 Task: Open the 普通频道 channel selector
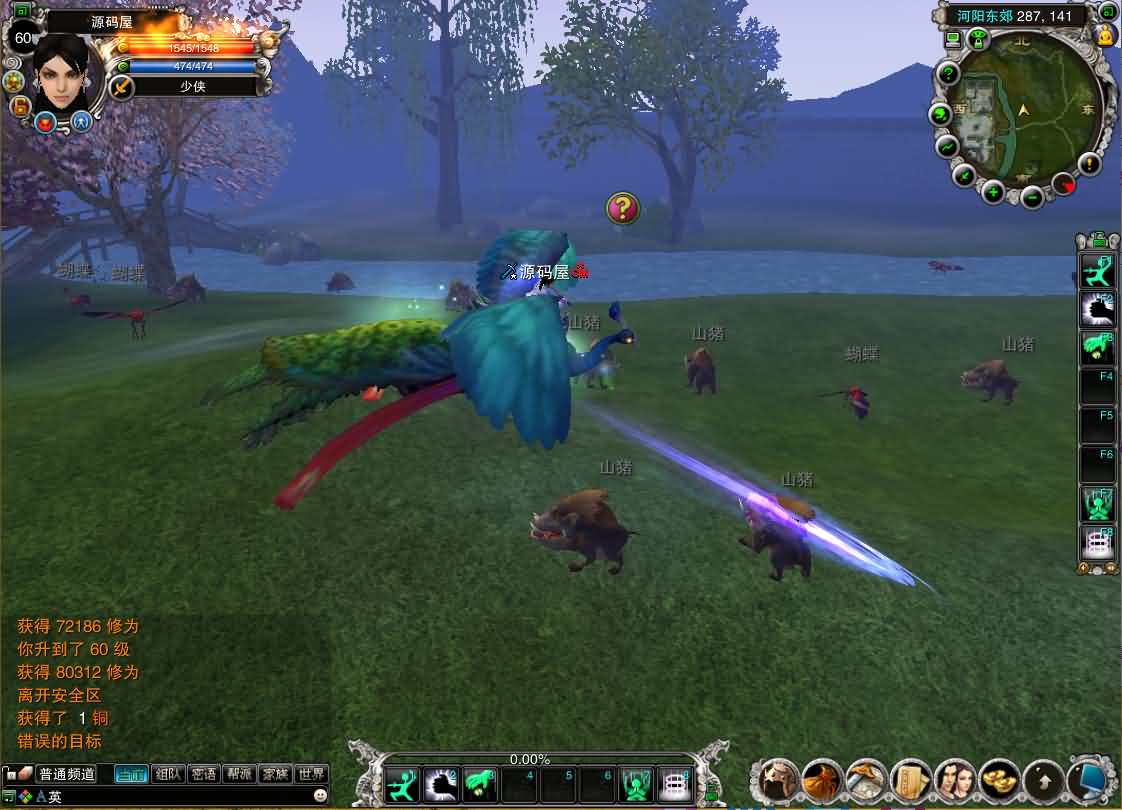click(66, 774)
